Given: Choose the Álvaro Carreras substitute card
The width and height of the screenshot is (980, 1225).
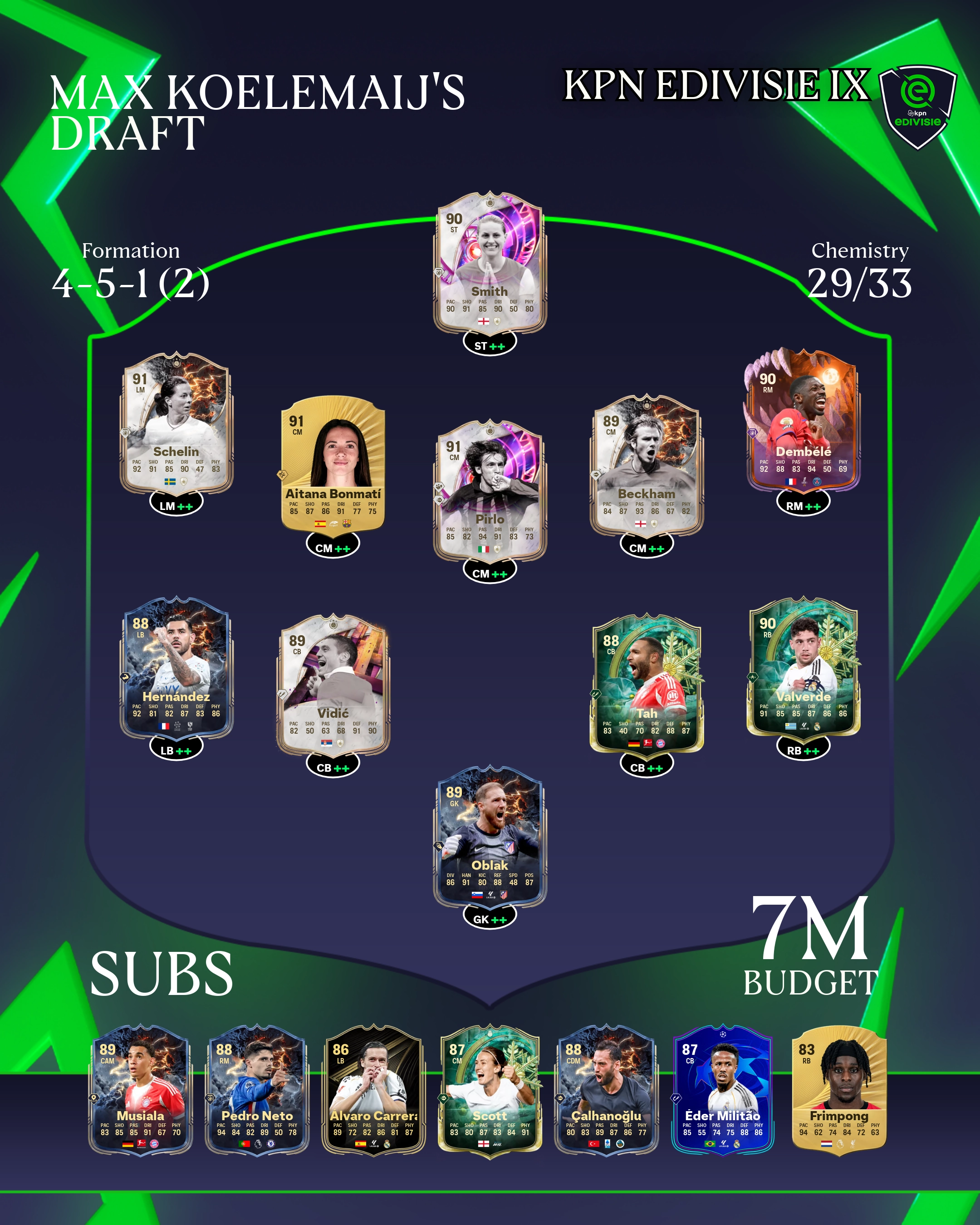Looking at the screenshot, I should point(373,1090).
